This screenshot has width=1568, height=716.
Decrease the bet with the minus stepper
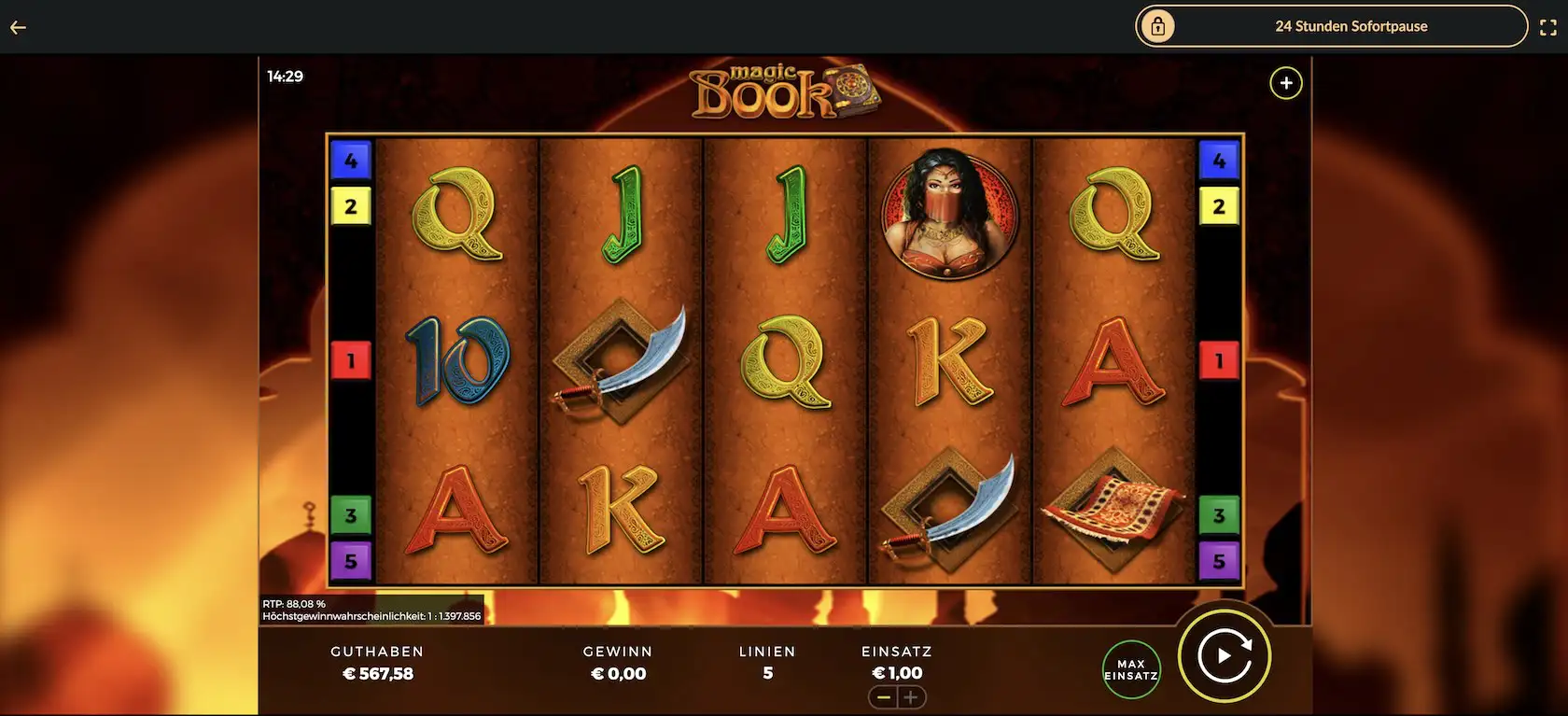tap(884, 696)
